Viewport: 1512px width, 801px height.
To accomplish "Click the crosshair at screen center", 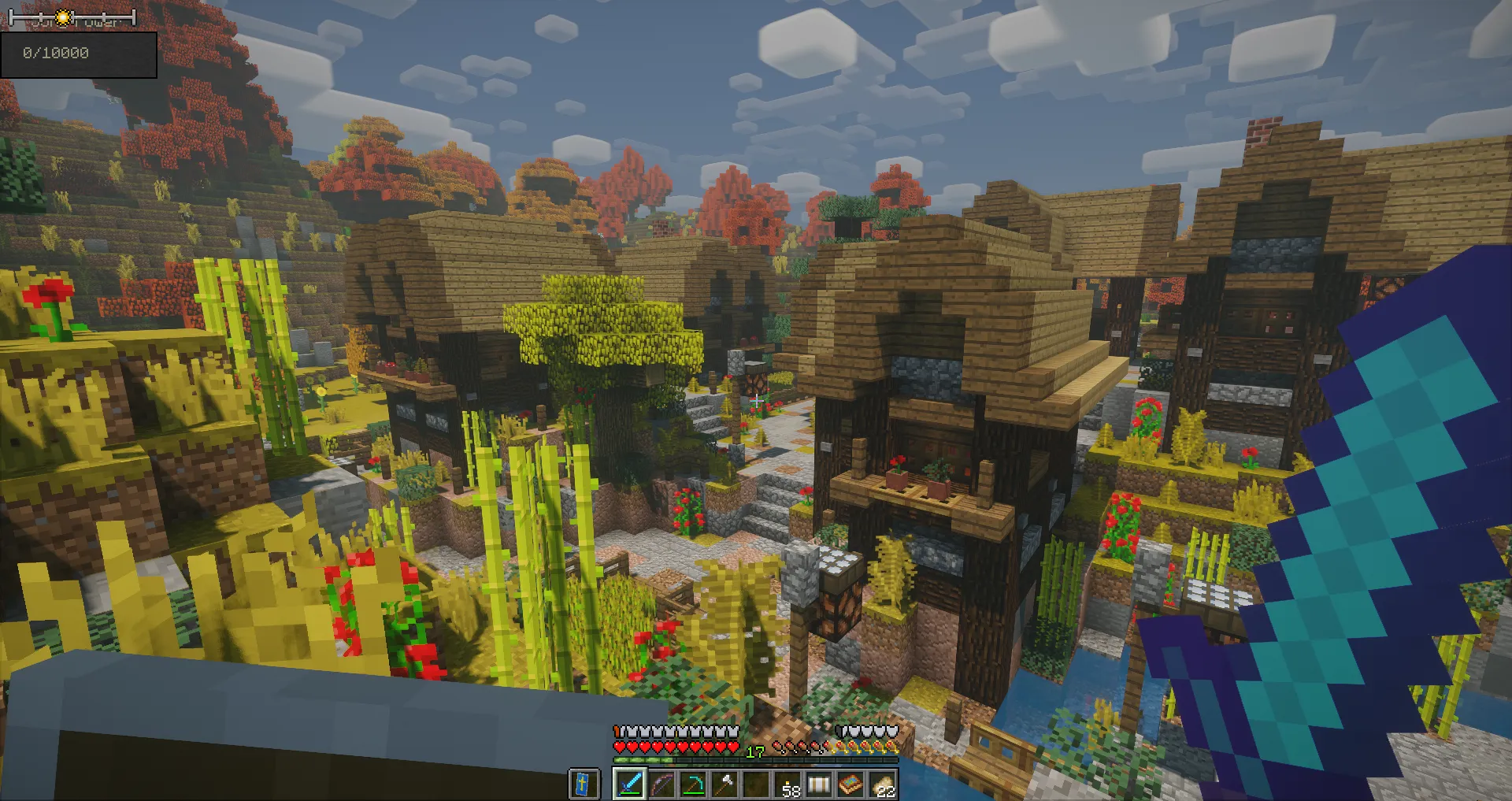I will point(756,400).
